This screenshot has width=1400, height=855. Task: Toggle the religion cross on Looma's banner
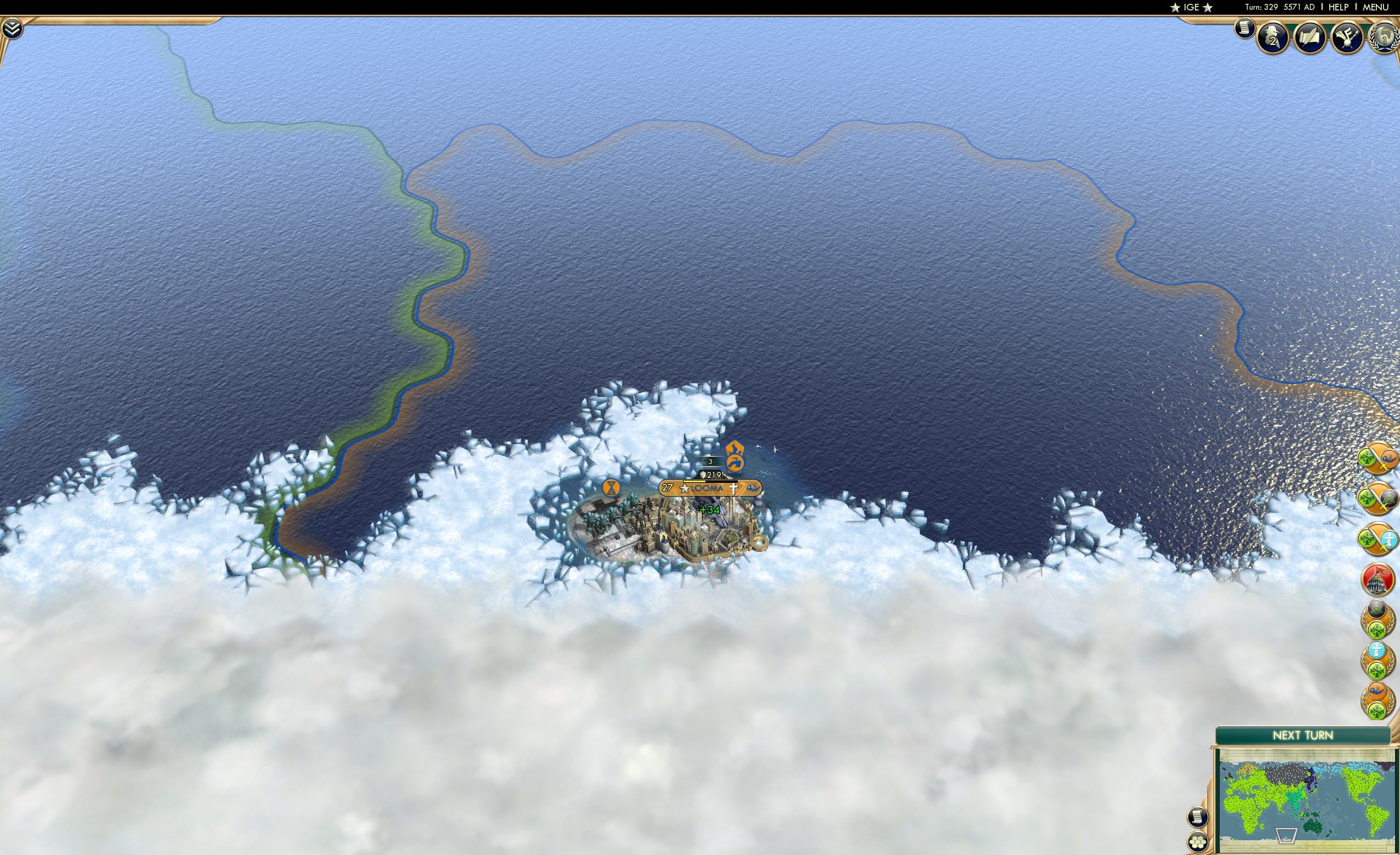pyautogui.click(x=734, y=488)
